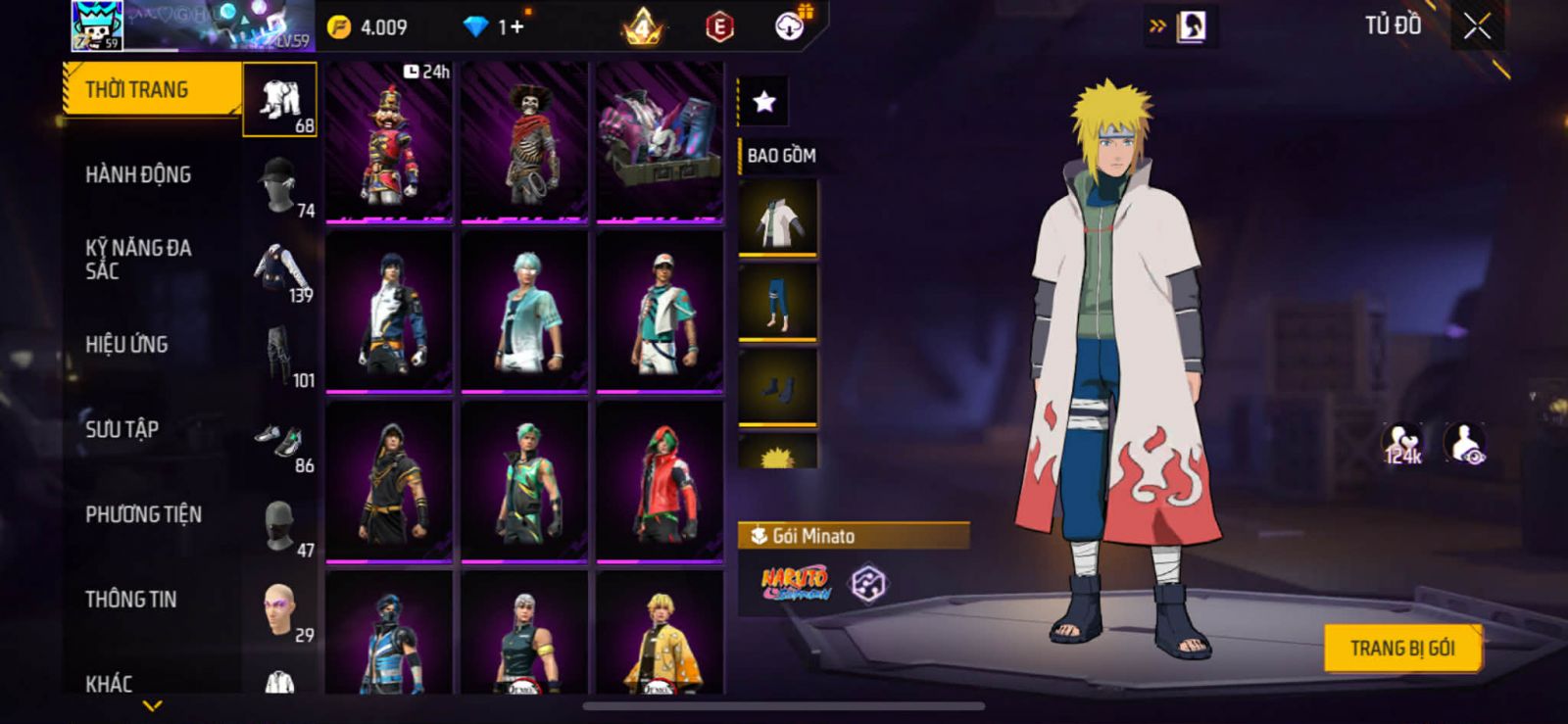Switch to the Thông Tin tab
The height and width of the screenshot is (724, 1568).
(130, 600)
